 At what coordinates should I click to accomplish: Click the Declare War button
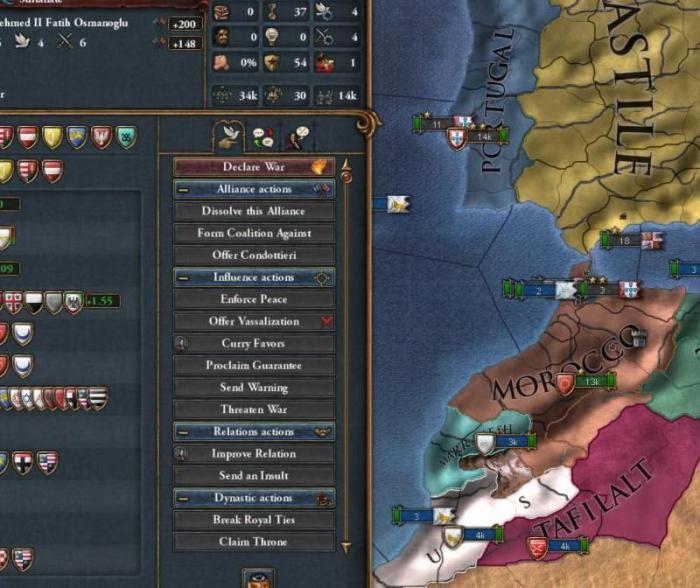(254, 167)
